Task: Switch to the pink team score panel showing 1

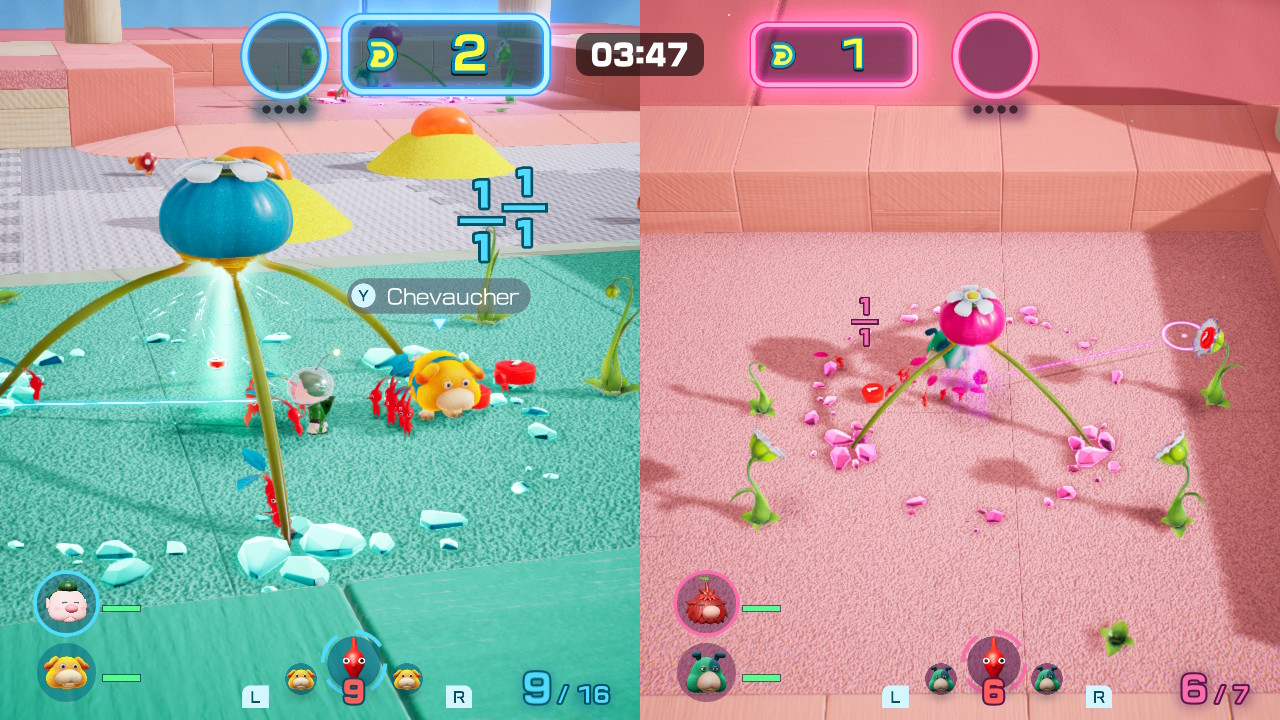Action: [834, 56]
